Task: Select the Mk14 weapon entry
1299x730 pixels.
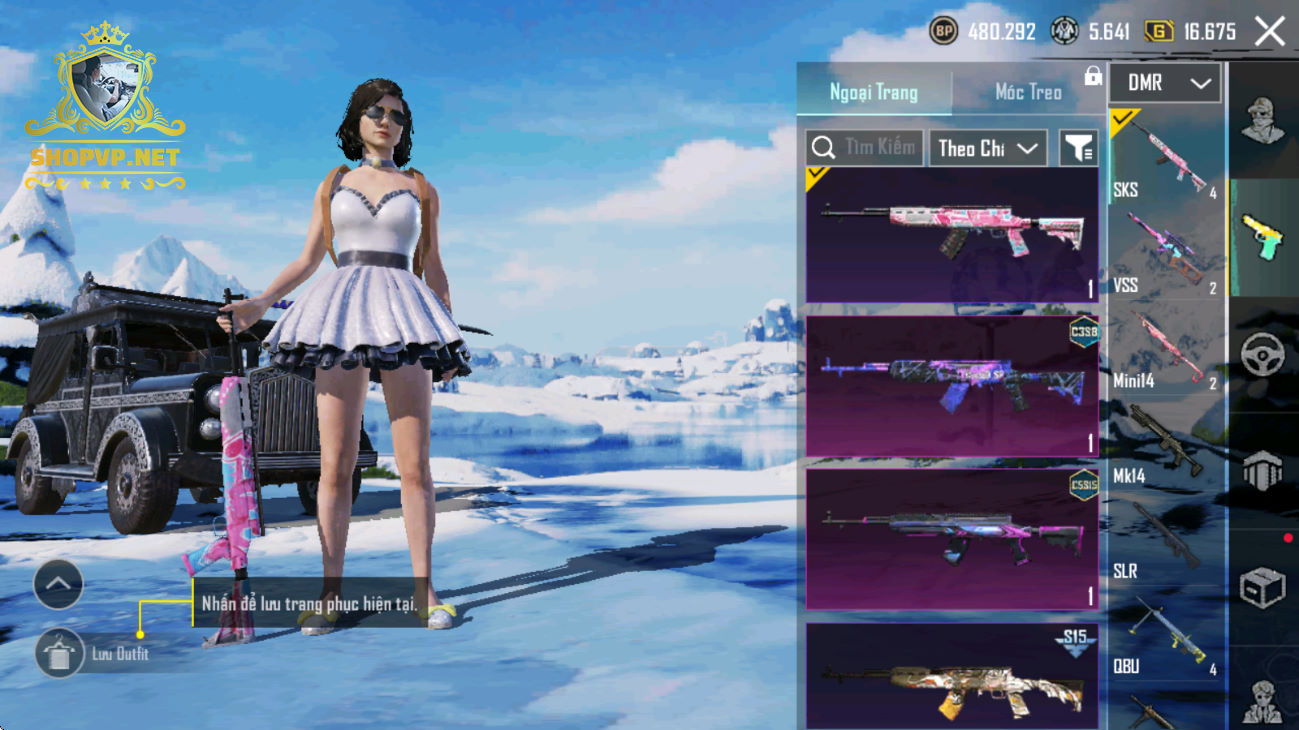Action: (1166, 445)
